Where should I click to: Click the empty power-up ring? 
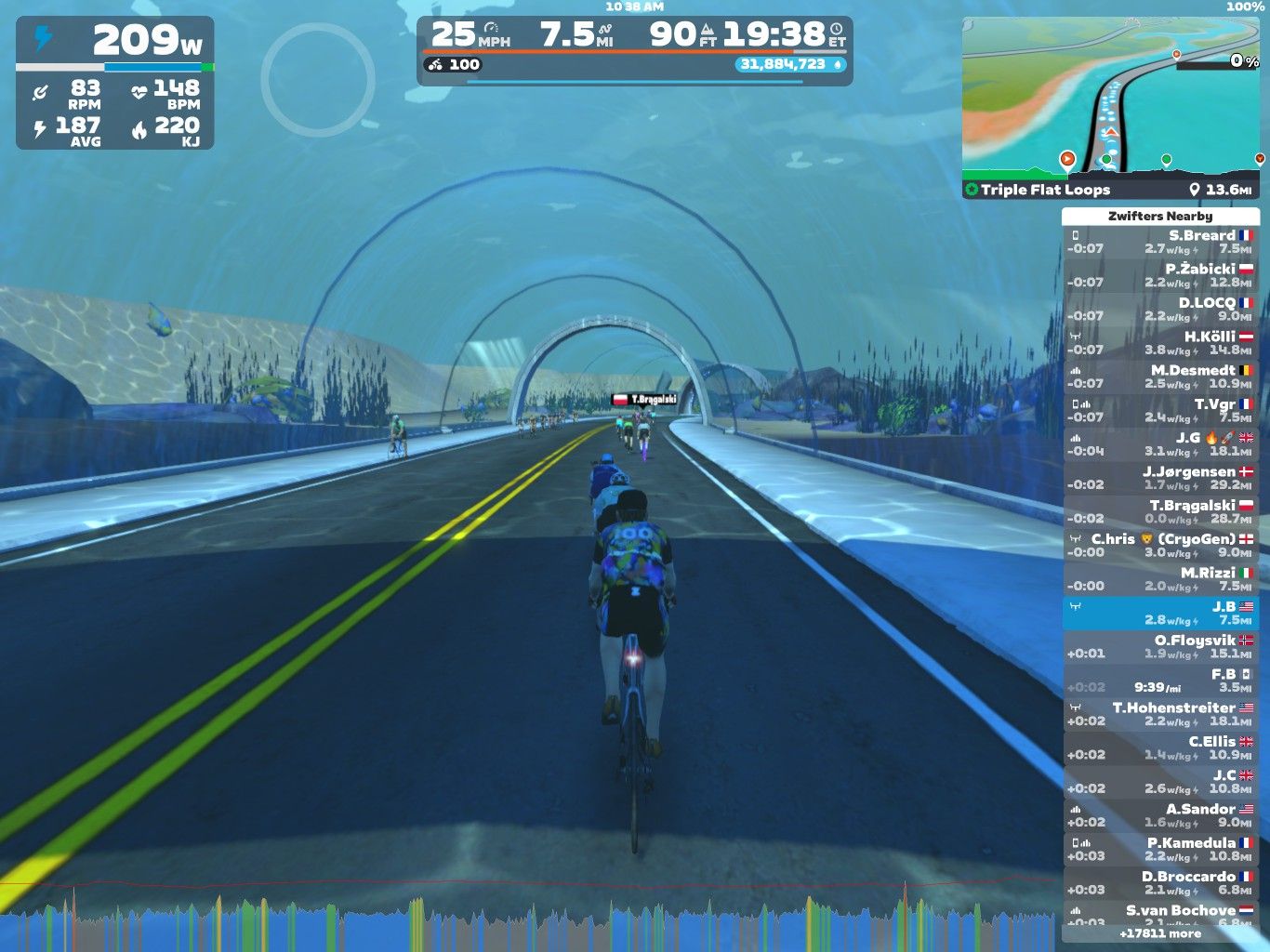tap(318, 80)
